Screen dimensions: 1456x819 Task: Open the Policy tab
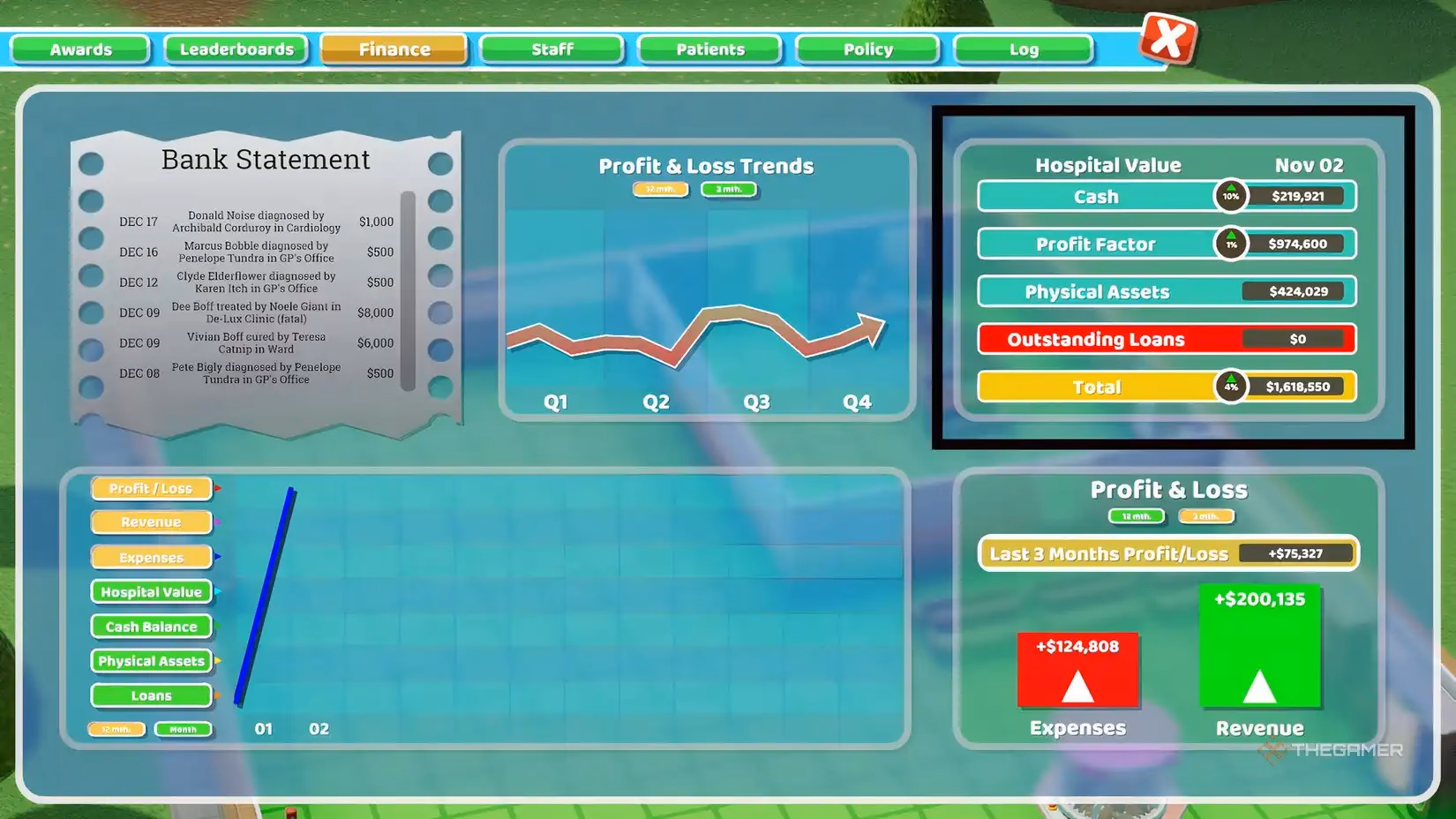[x=867, y=49]
